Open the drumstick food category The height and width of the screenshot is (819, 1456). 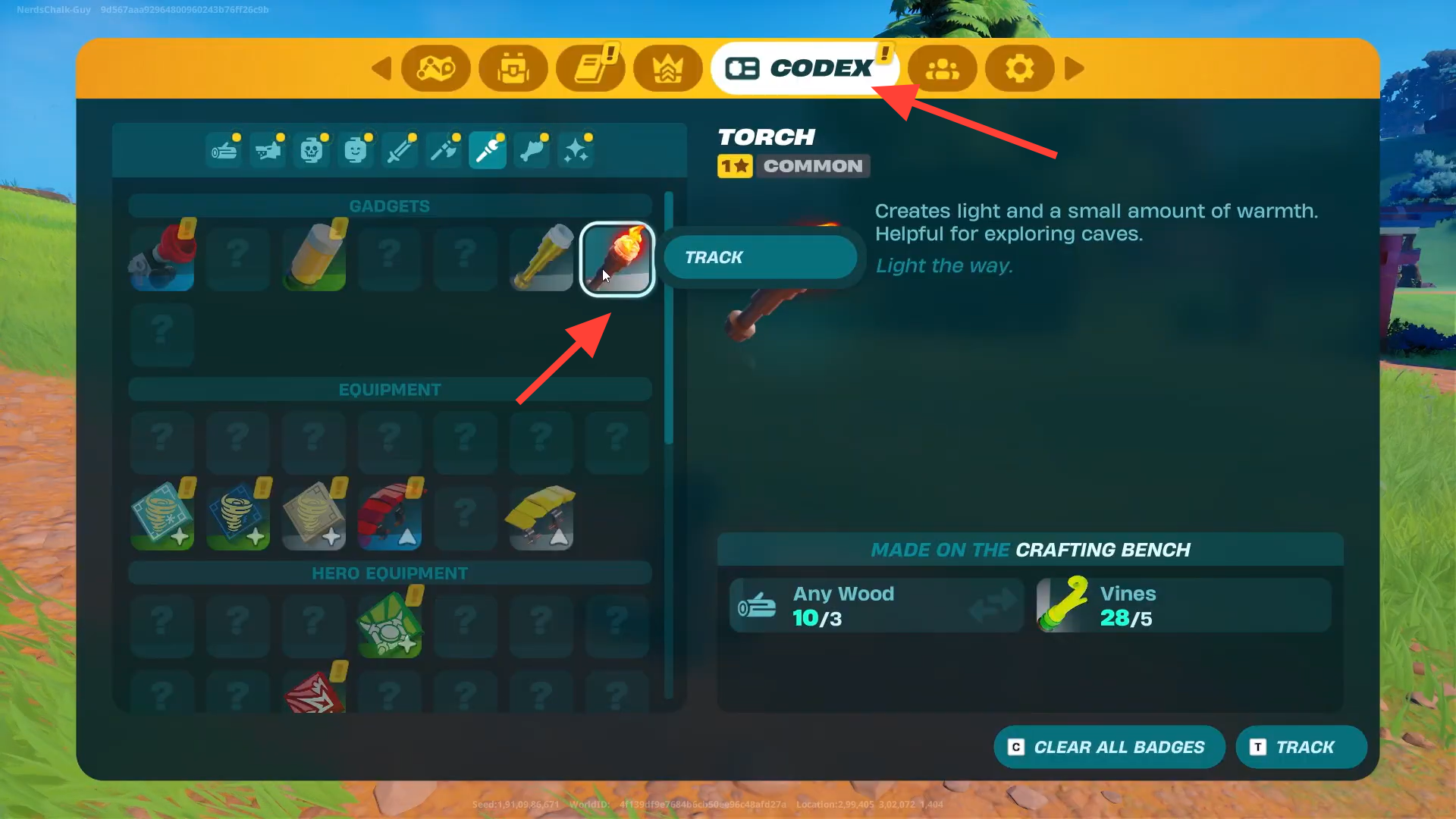click(x=532, y=150)
